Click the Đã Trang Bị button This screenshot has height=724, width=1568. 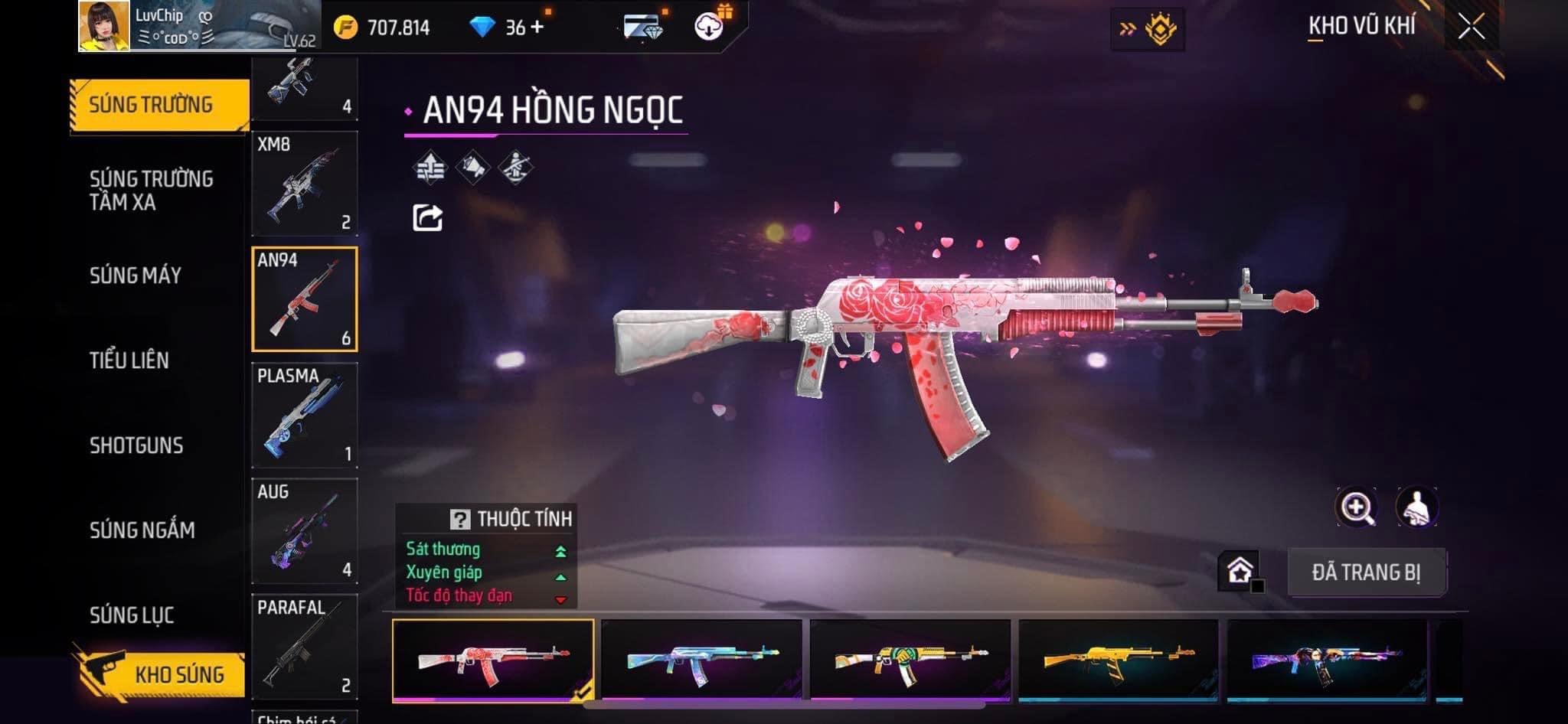[1366, 572]
